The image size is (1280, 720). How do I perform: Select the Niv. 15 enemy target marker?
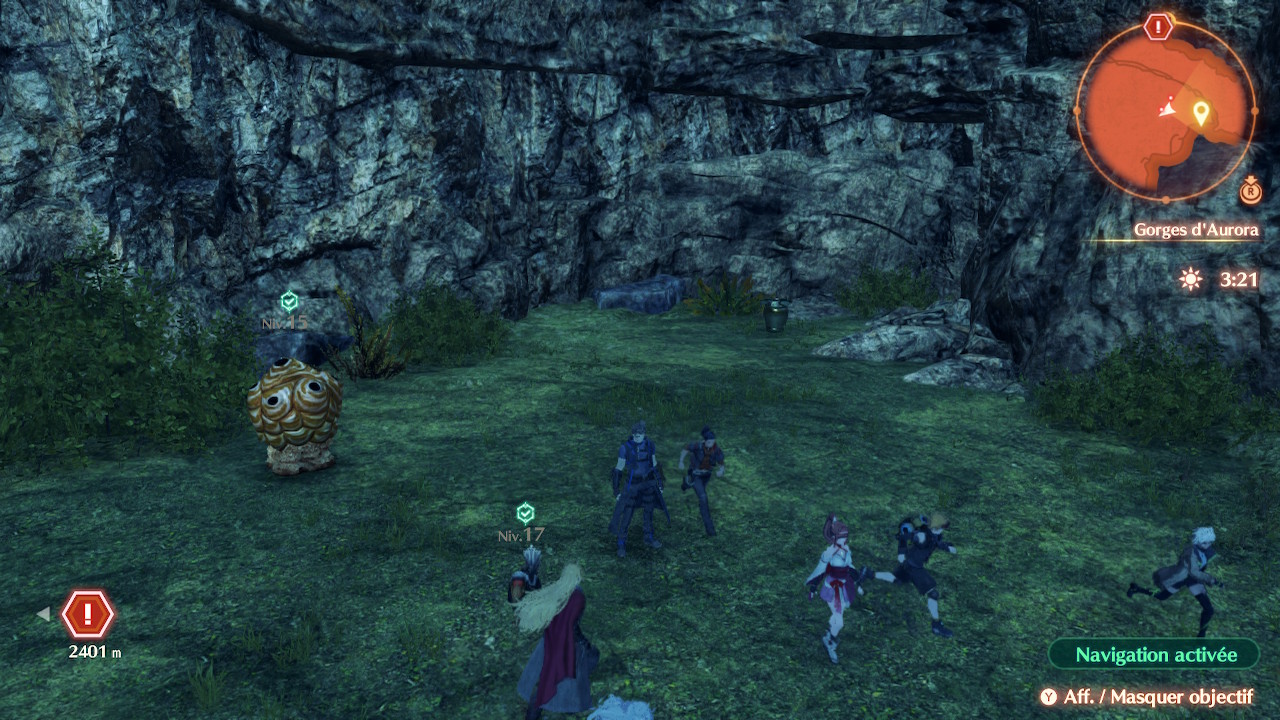click(x=289, y=301)
